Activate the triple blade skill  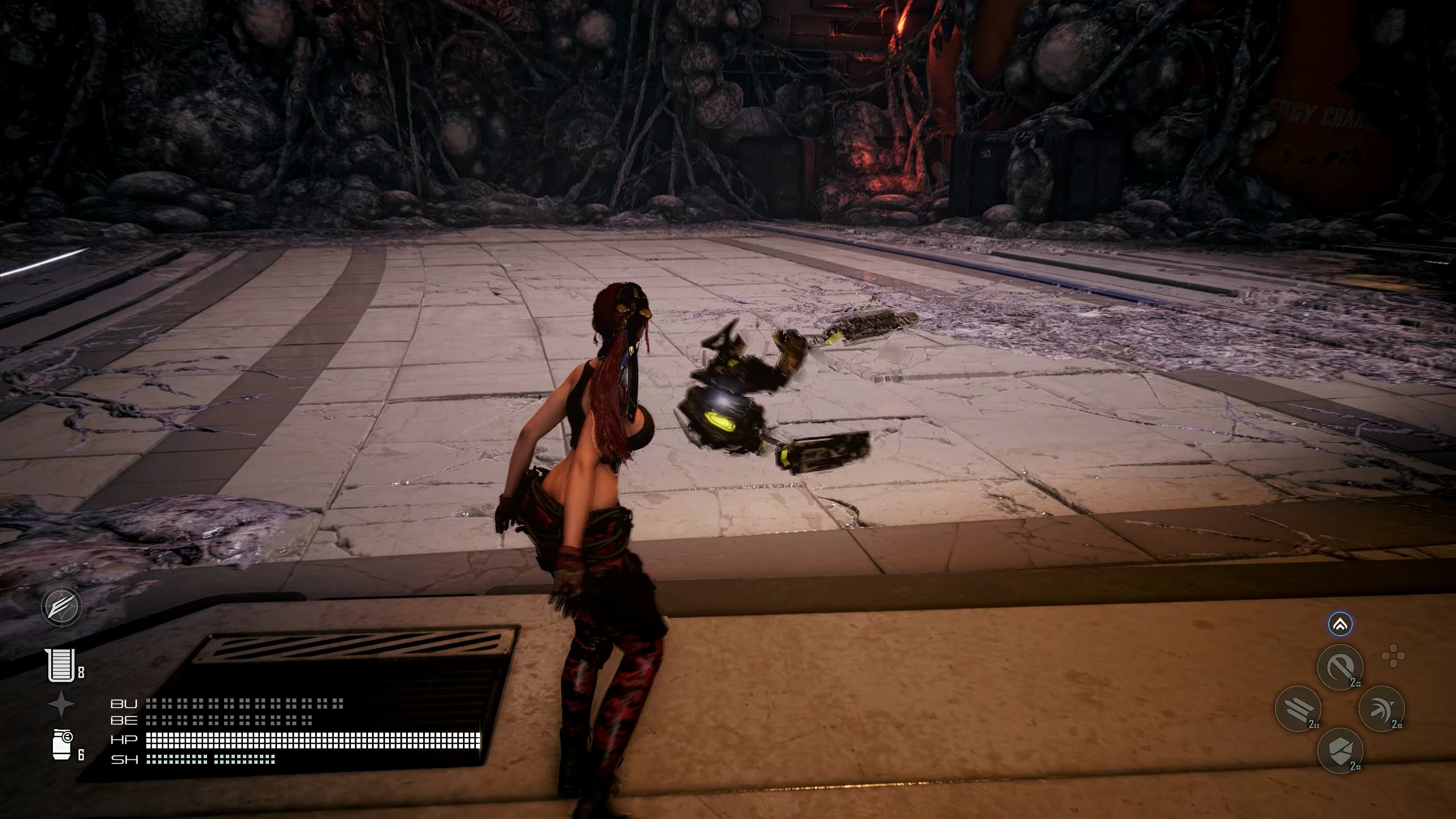coord(1298,708)
